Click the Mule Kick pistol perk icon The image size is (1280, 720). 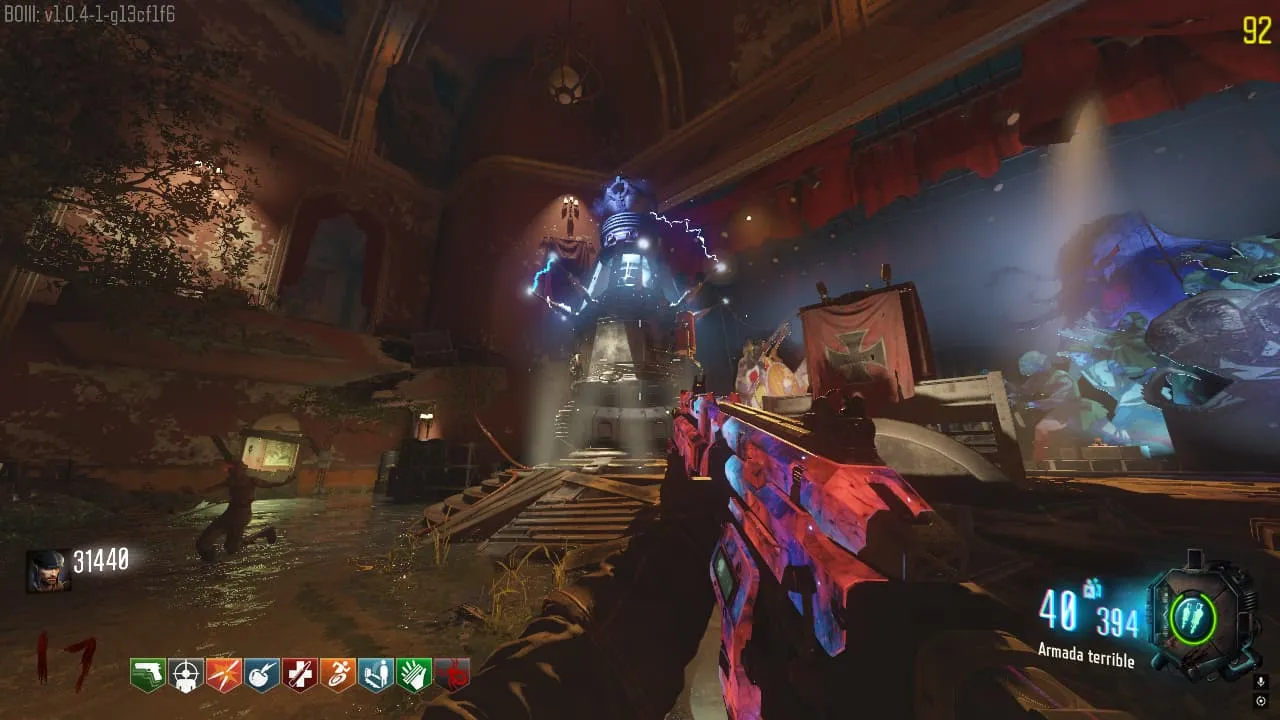point(147,675)
